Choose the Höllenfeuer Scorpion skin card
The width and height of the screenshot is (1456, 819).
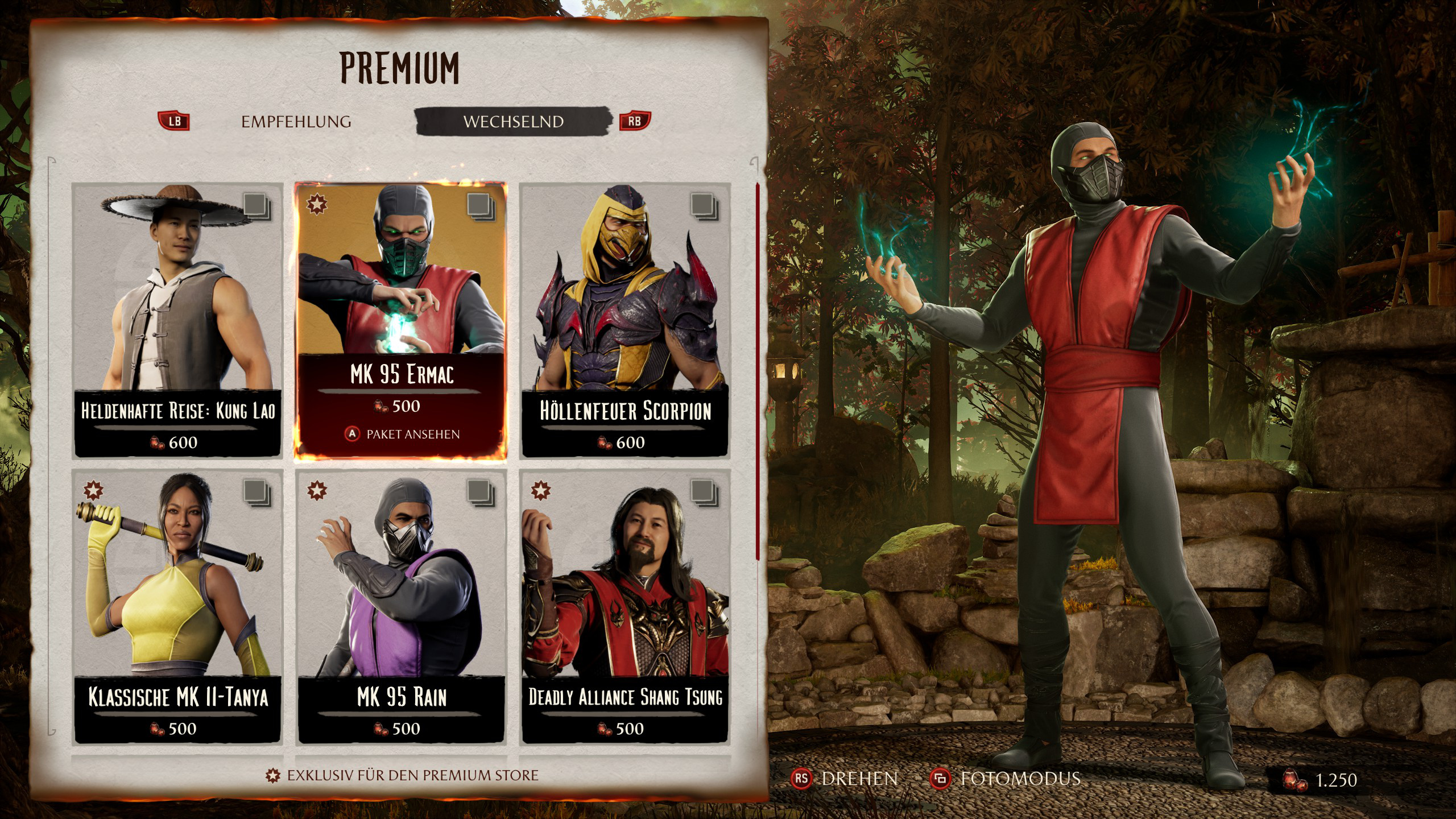pyautogui.click(x=625, y=320)
